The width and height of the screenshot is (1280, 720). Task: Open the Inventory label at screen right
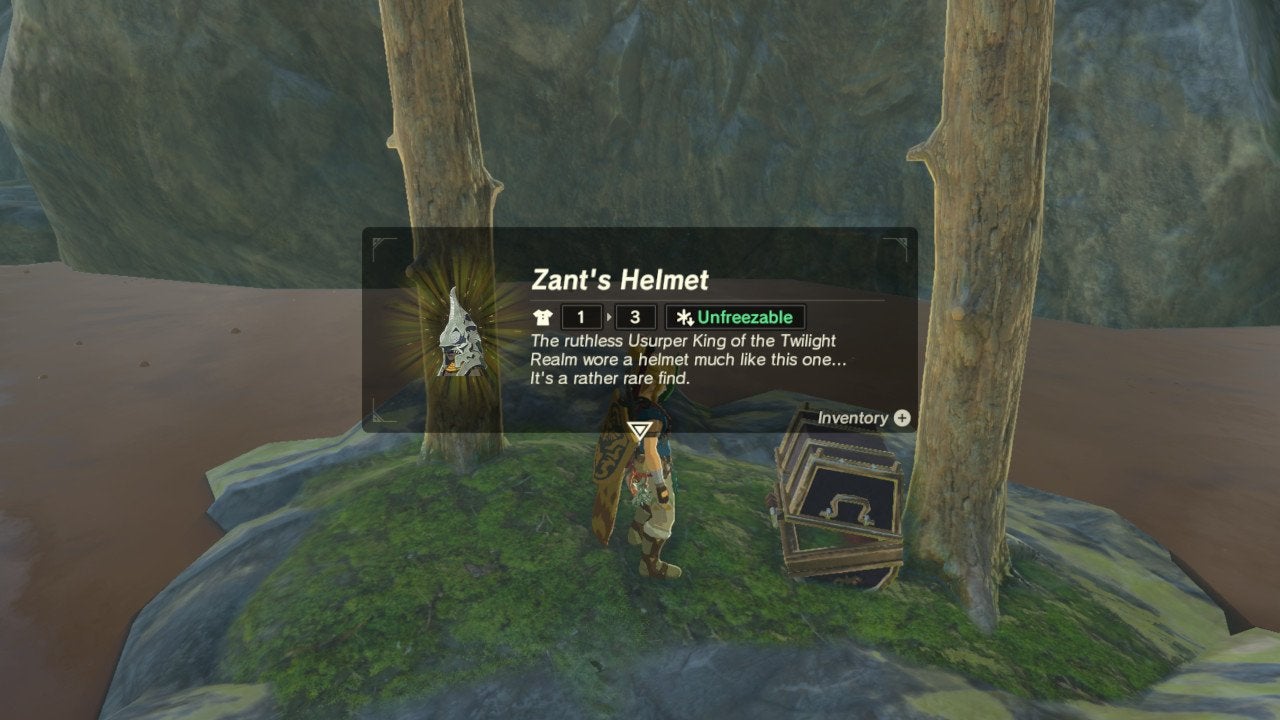point(851,419)
